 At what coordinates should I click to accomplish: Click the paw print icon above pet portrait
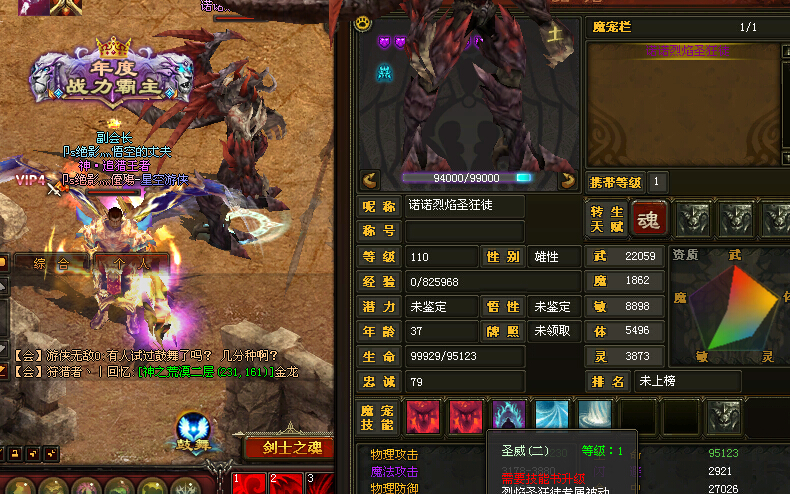[362, 21]
